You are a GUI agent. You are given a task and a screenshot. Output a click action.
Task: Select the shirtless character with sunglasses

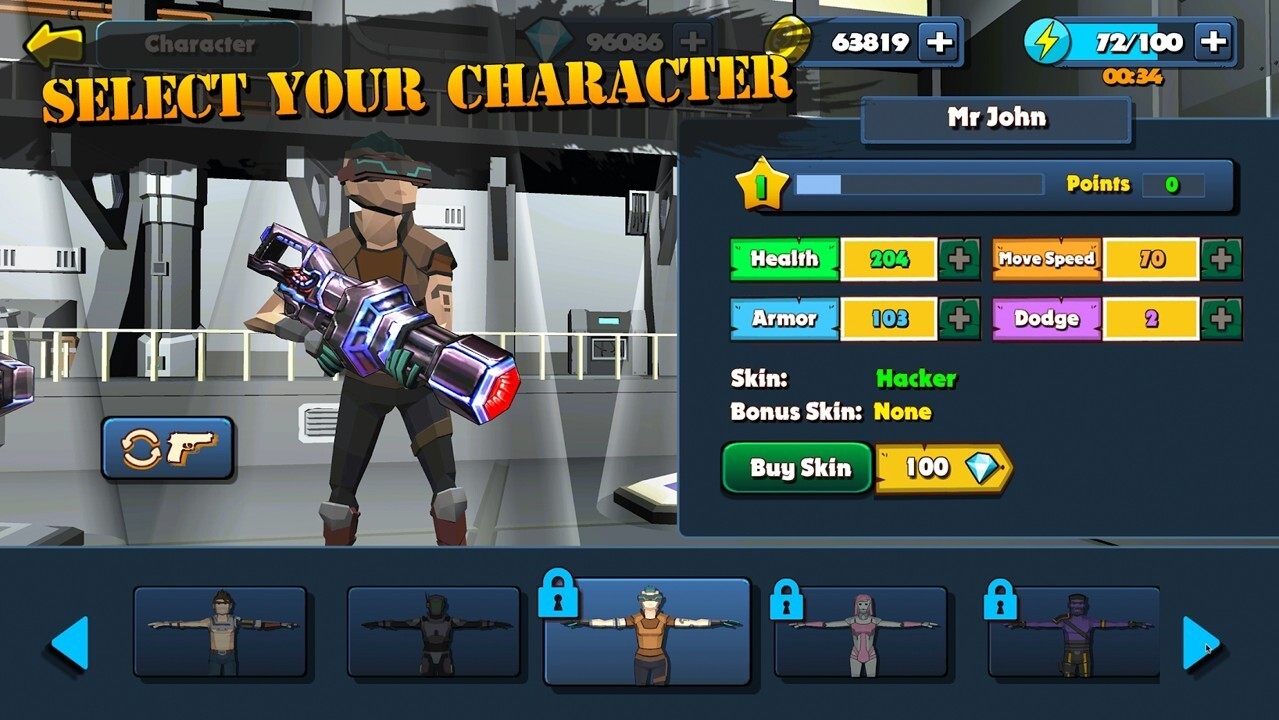pos(220,632)
